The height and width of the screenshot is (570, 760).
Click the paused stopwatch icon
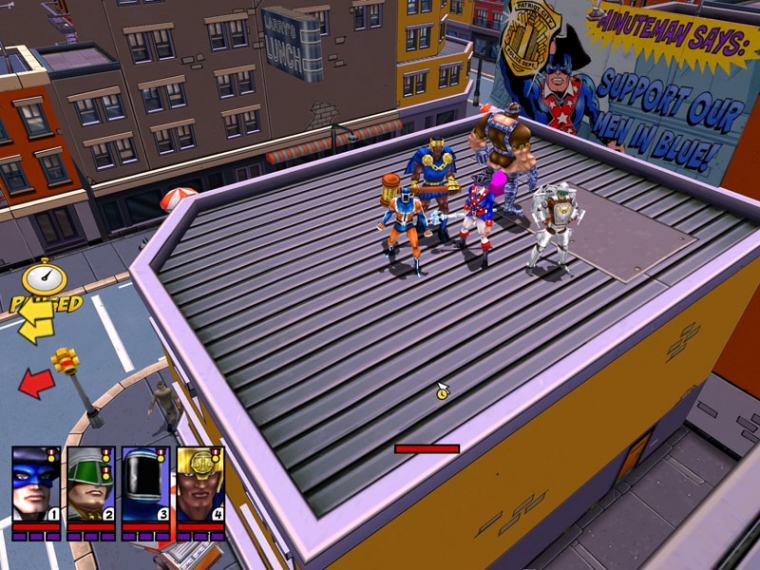45,278
